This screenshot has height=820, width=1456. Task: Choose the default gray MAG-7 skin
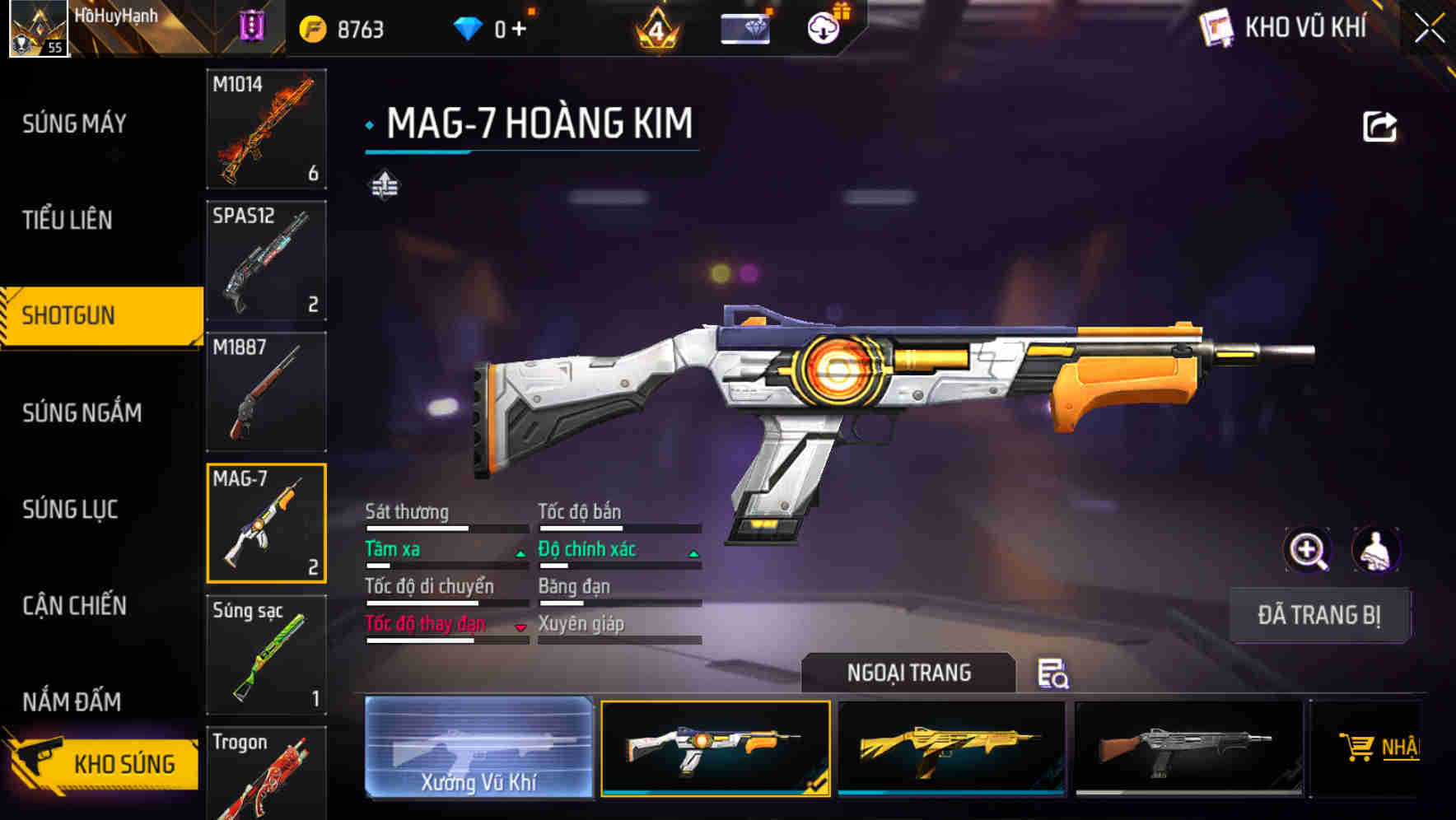coord(1188,748)
